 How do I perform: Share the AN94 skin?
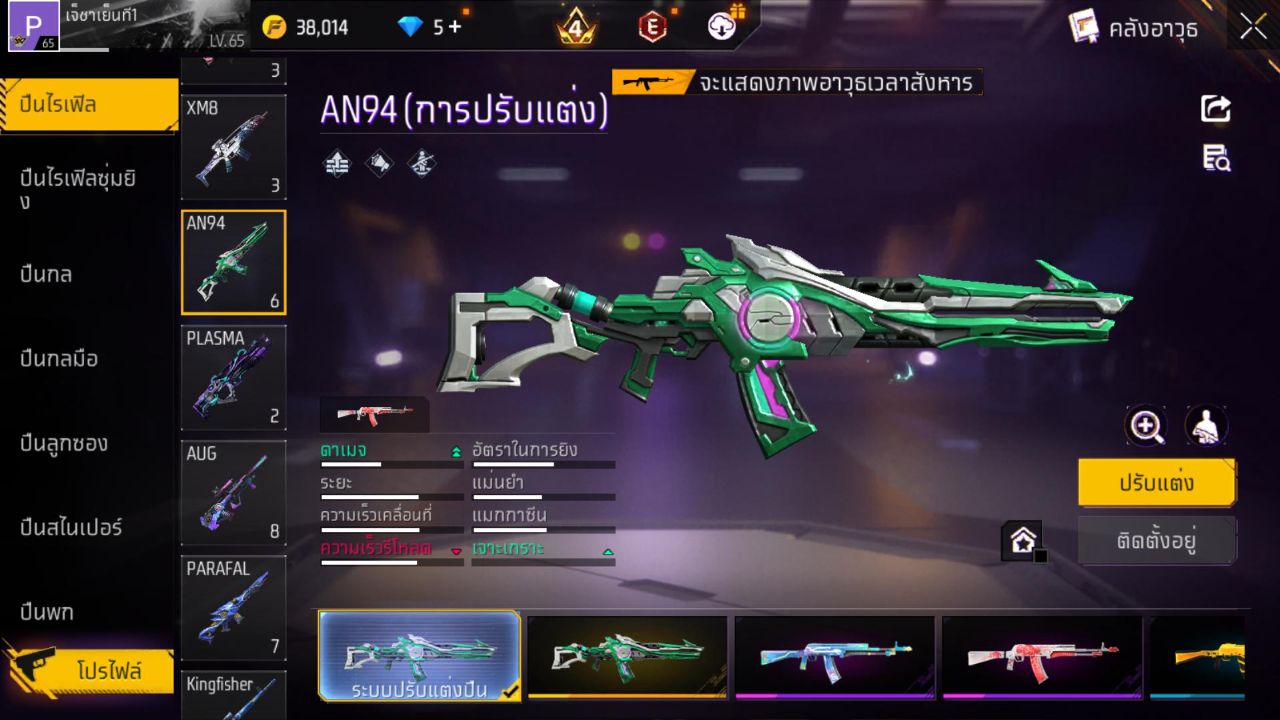point(1214,109)
